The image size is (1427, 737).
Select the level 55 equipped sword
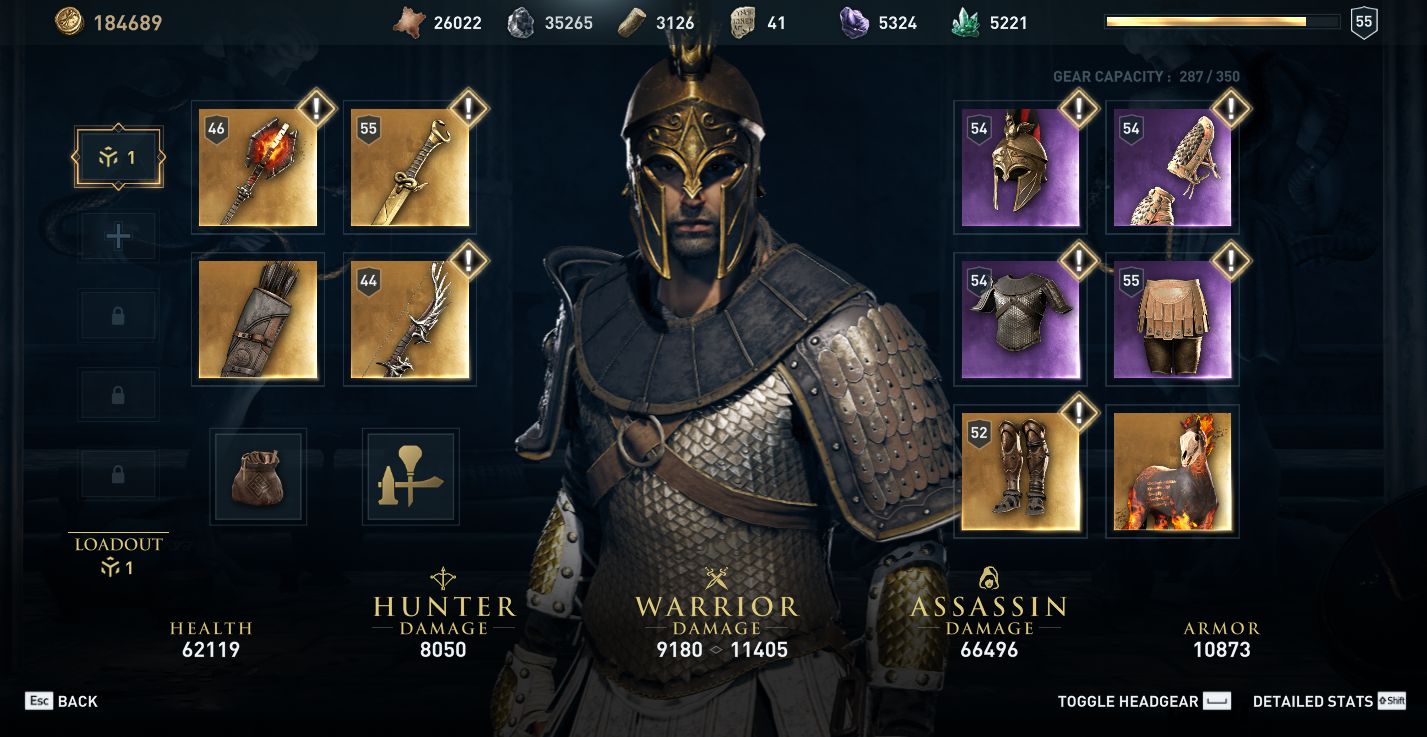pyautogui.click(x=410, y=167)
